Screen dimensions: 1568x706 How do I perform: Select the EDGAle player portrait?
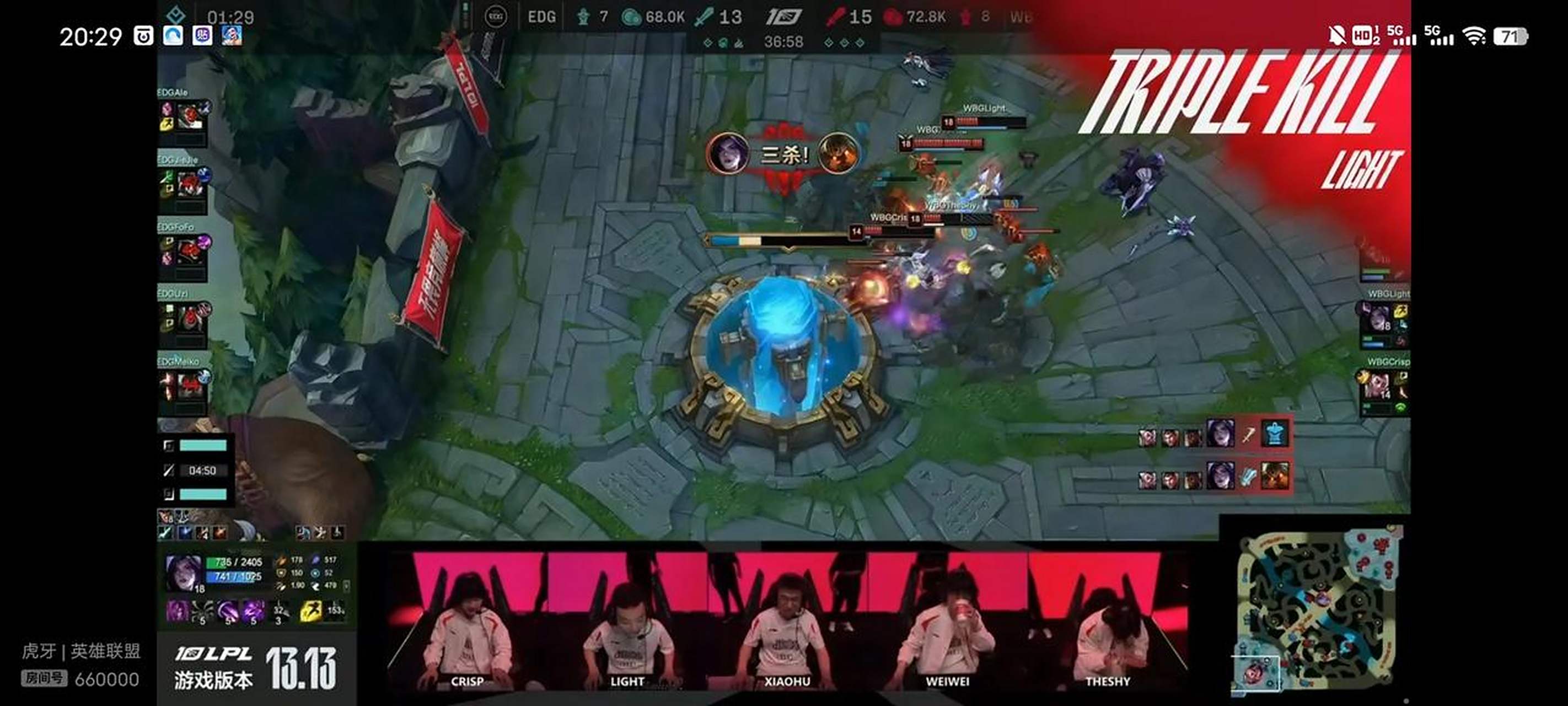(x=188, y=116)
